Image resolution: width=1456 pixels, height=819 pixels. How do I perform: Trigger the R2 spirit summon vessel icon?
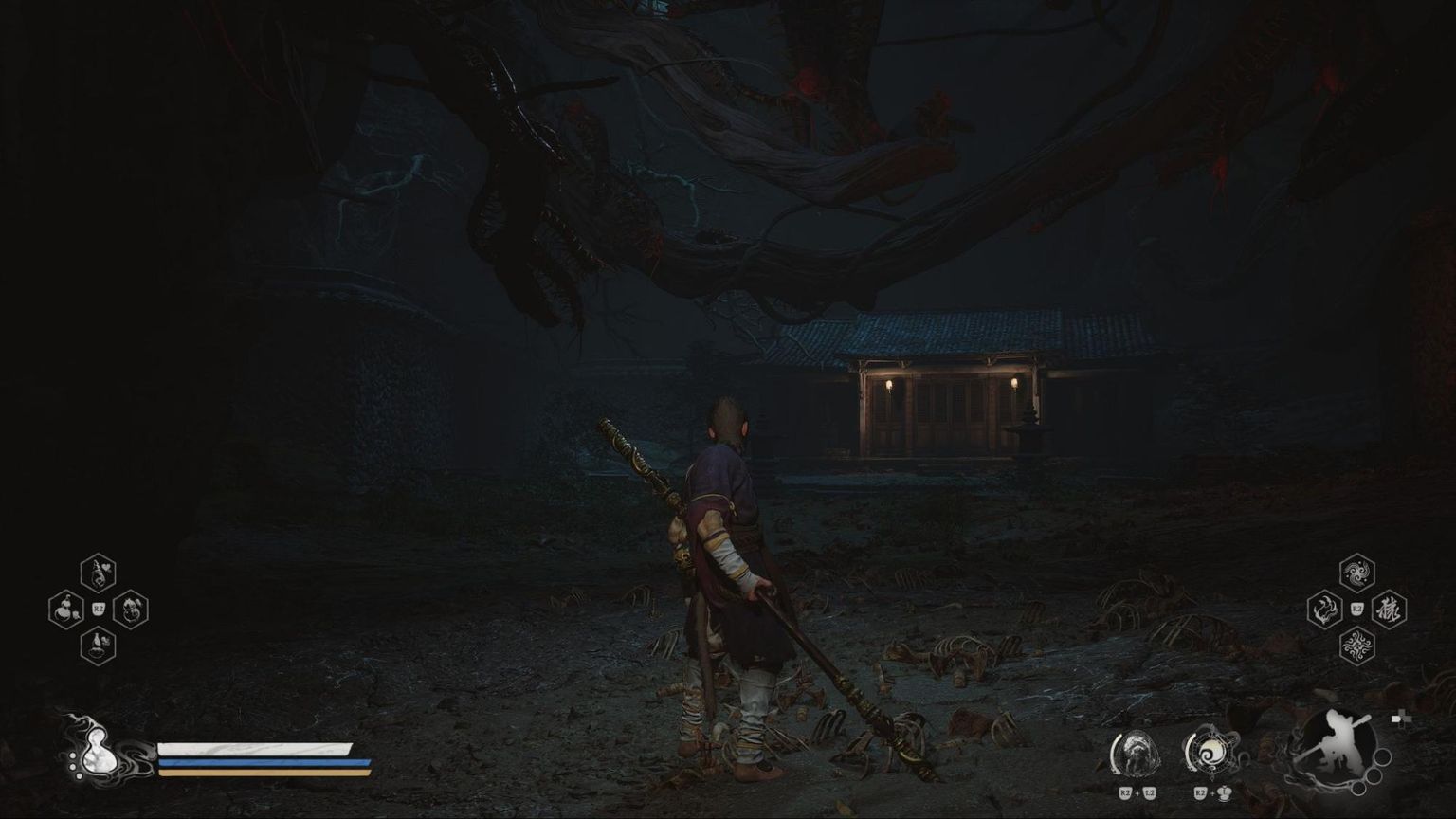click(x=1210, y=753)
